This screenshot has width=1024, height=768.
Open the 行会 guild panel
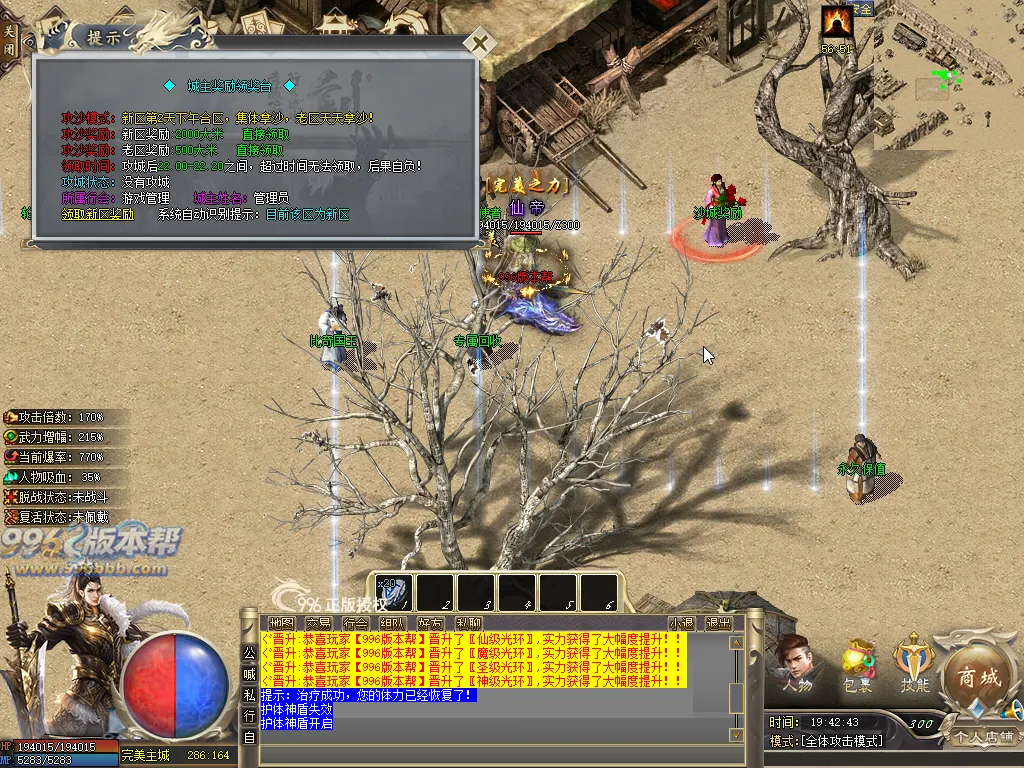355,623
